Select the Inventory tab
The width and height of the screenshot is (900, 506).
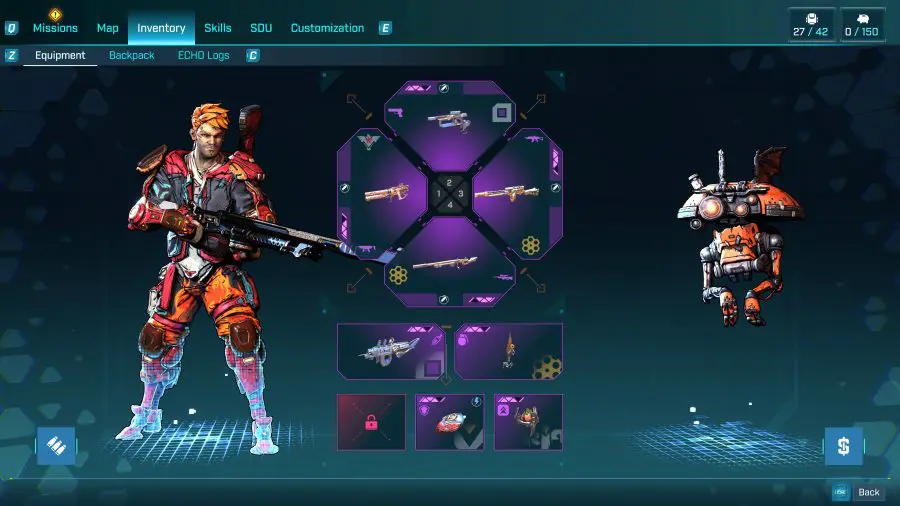(x=161, y=28)
